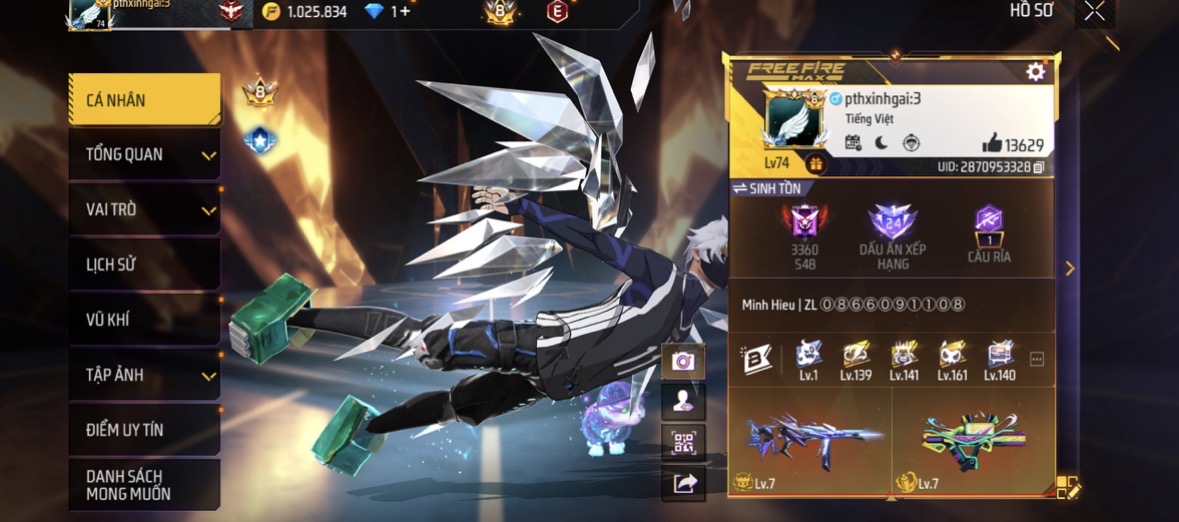1179x522 pixels.
Task: Tap the camera screenshot button
Action: point(683,361)
